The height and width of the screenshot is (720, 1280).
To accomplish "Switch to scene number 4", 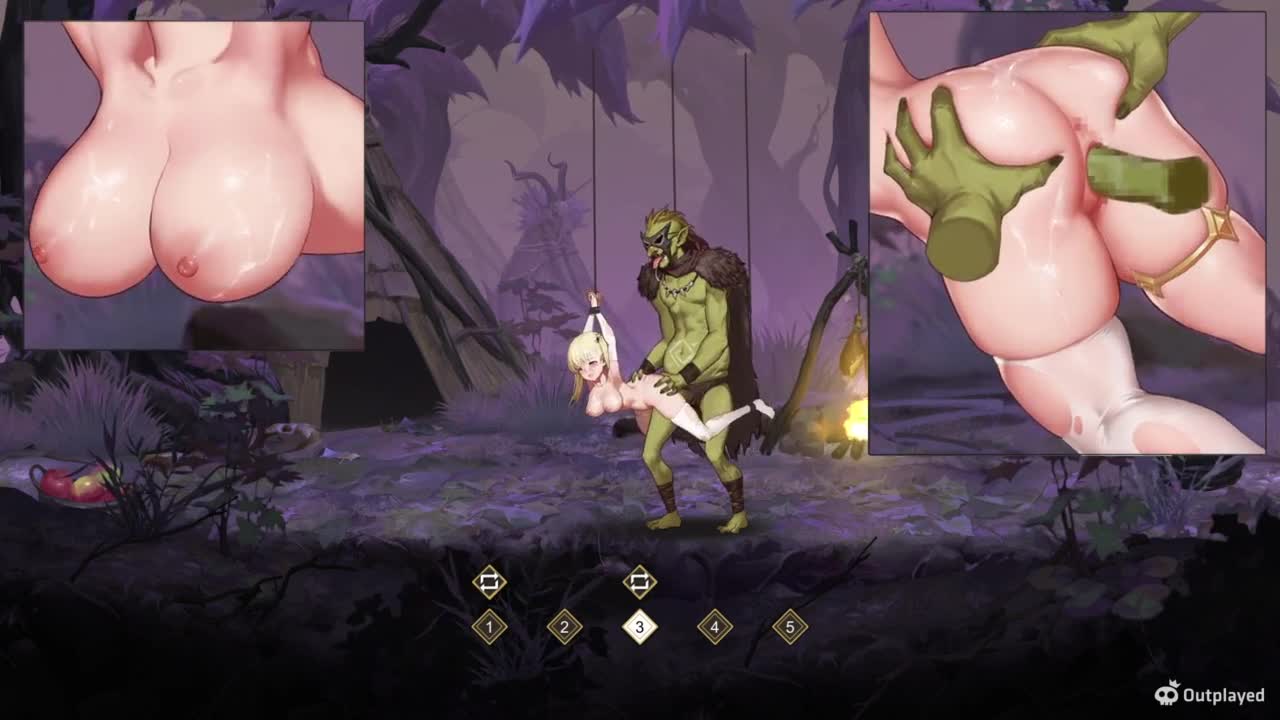I will (x=714, y=627).
